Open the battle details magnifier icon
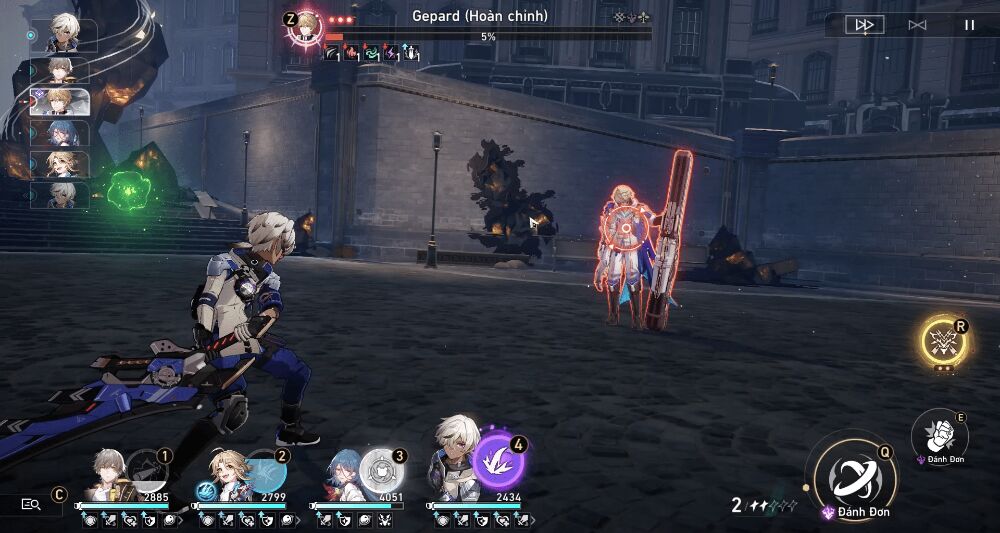The image size is (1000, 533). click(31, 505)
